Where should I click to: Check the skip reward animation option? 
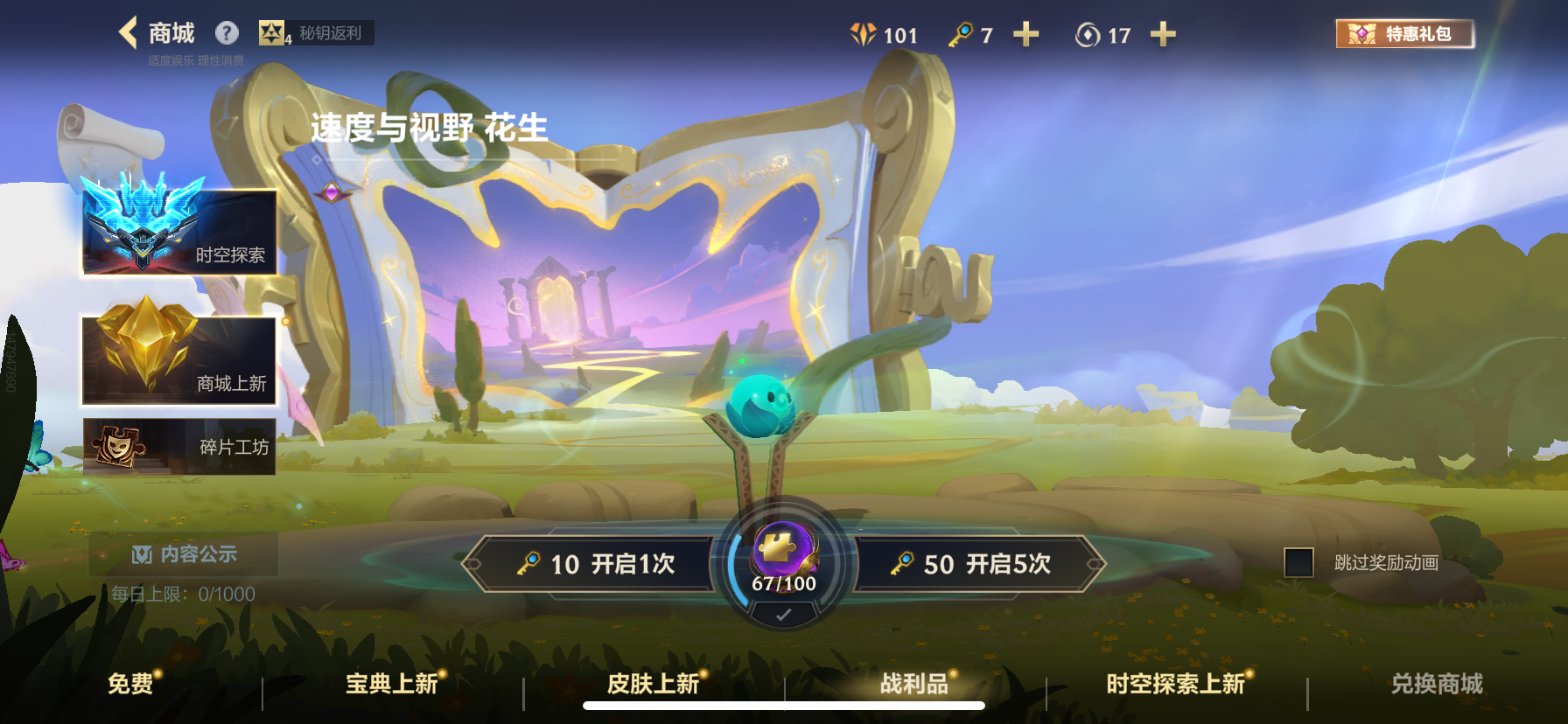coord(1297,564)
